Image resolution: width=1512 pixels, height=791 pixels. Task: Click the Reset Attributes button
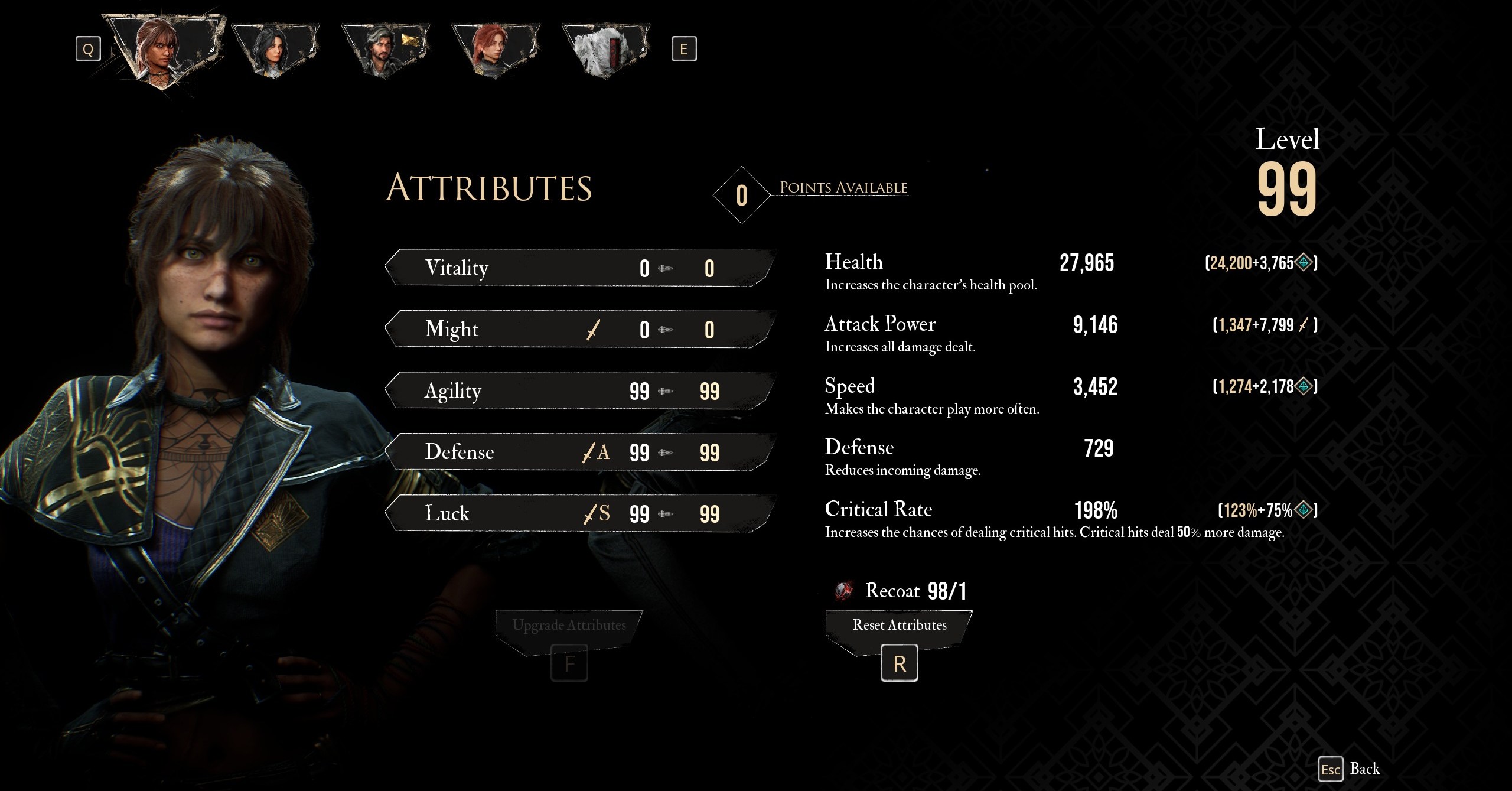899,626
